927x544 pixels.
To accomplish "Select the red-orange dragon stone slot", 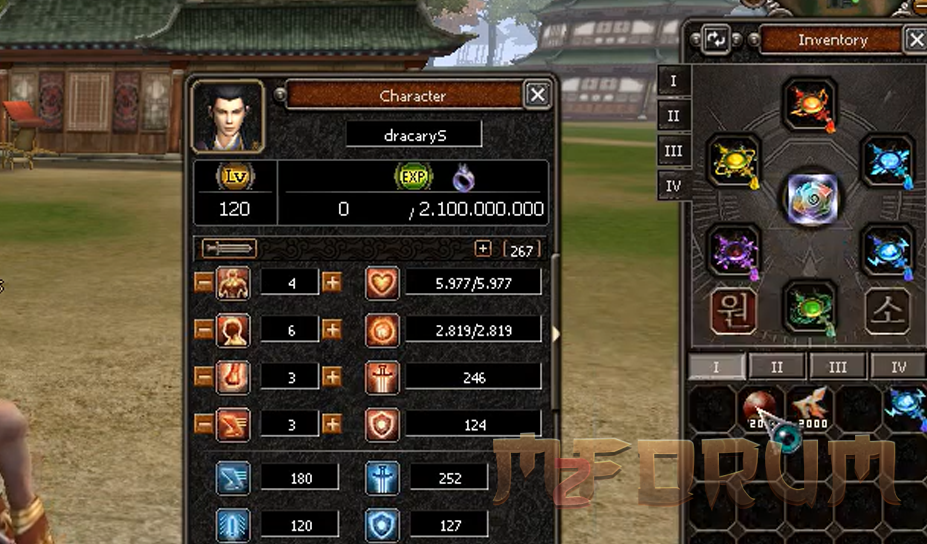I will (808, 103).
